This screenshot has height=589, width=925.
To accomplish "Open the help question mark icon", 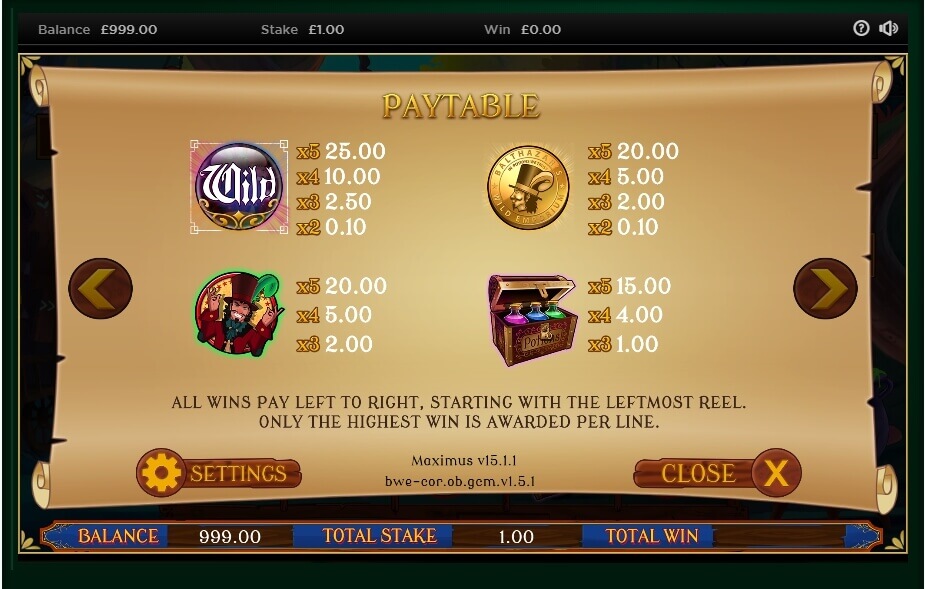I will [x=861, y=28].
